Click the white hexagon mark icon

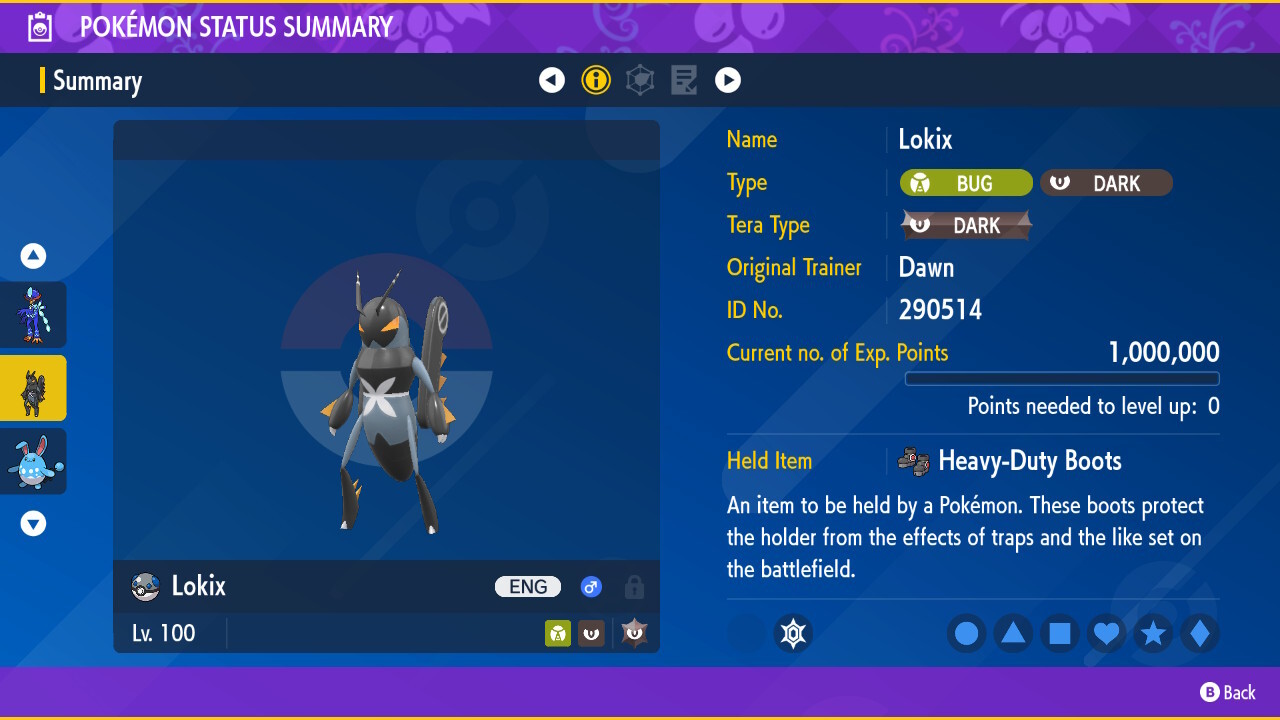point(793,633)
